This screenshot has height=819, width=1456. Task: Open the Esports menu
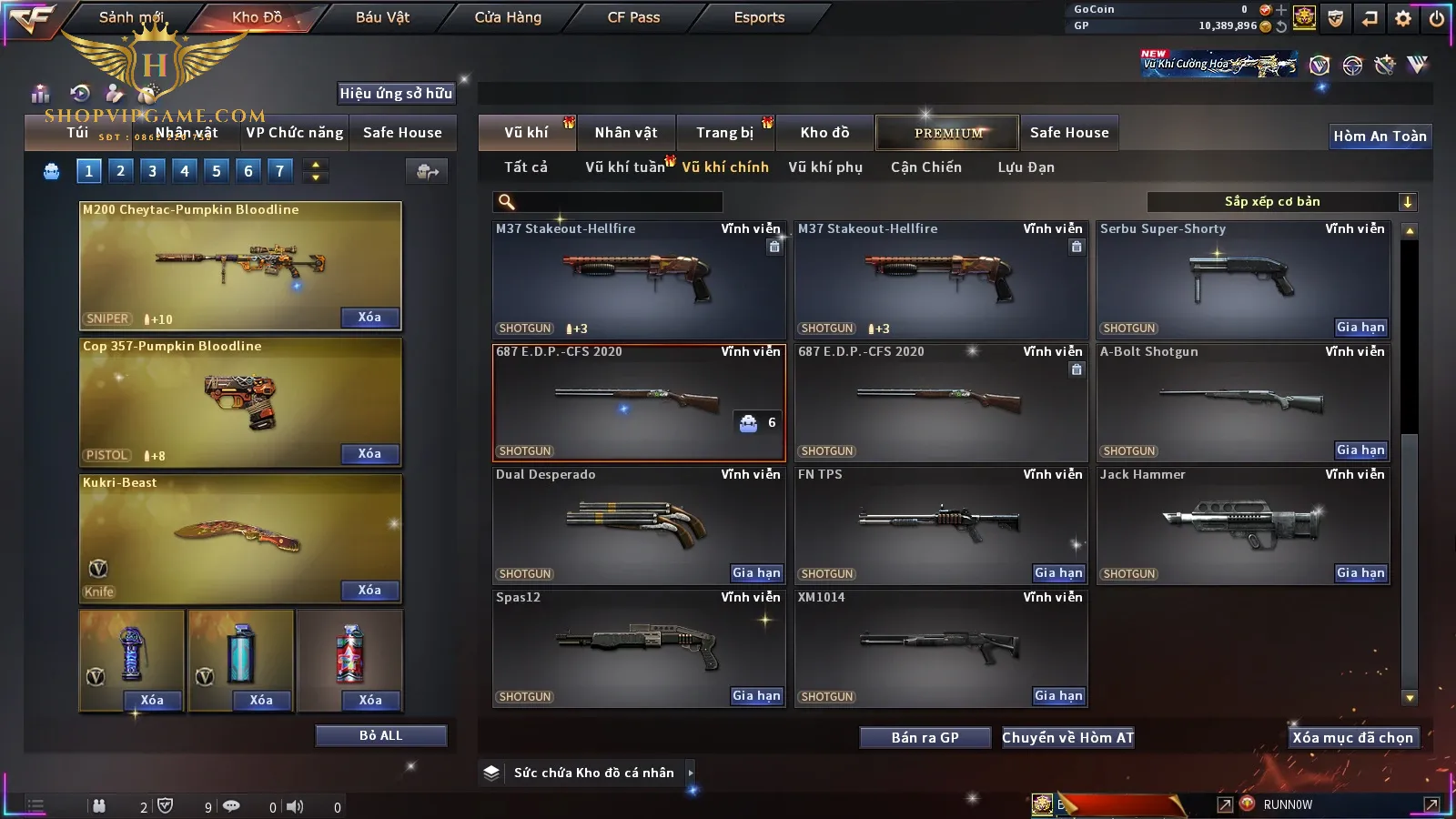tap(759, 17)
